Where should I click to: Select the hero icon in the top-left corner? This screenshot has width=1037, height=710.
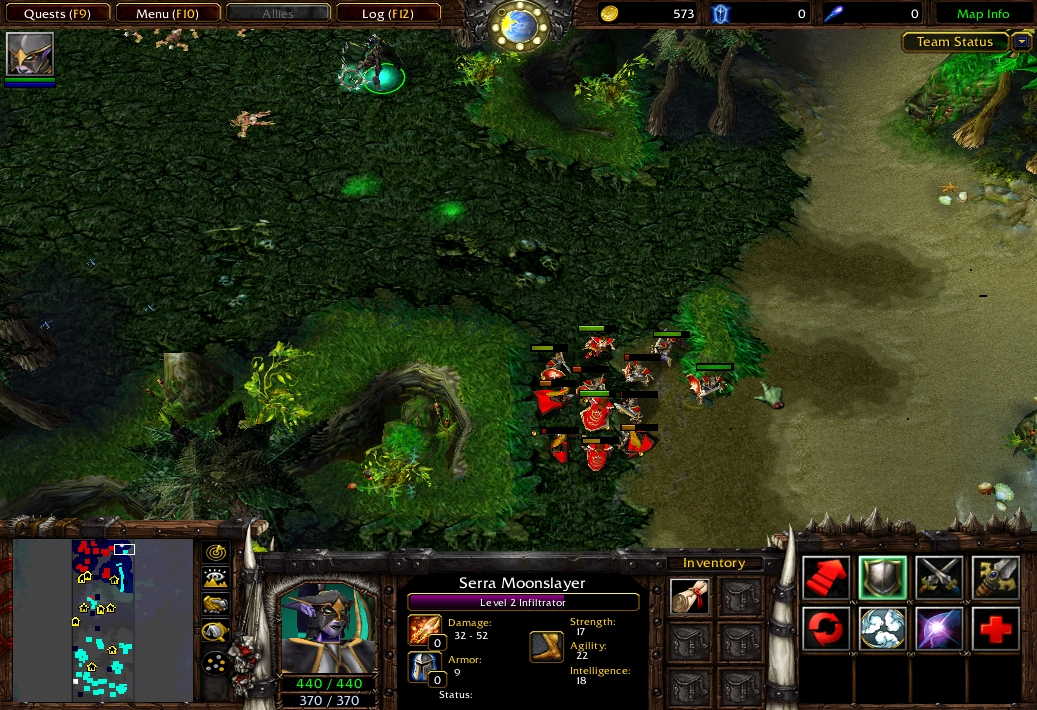pos(29,54)
